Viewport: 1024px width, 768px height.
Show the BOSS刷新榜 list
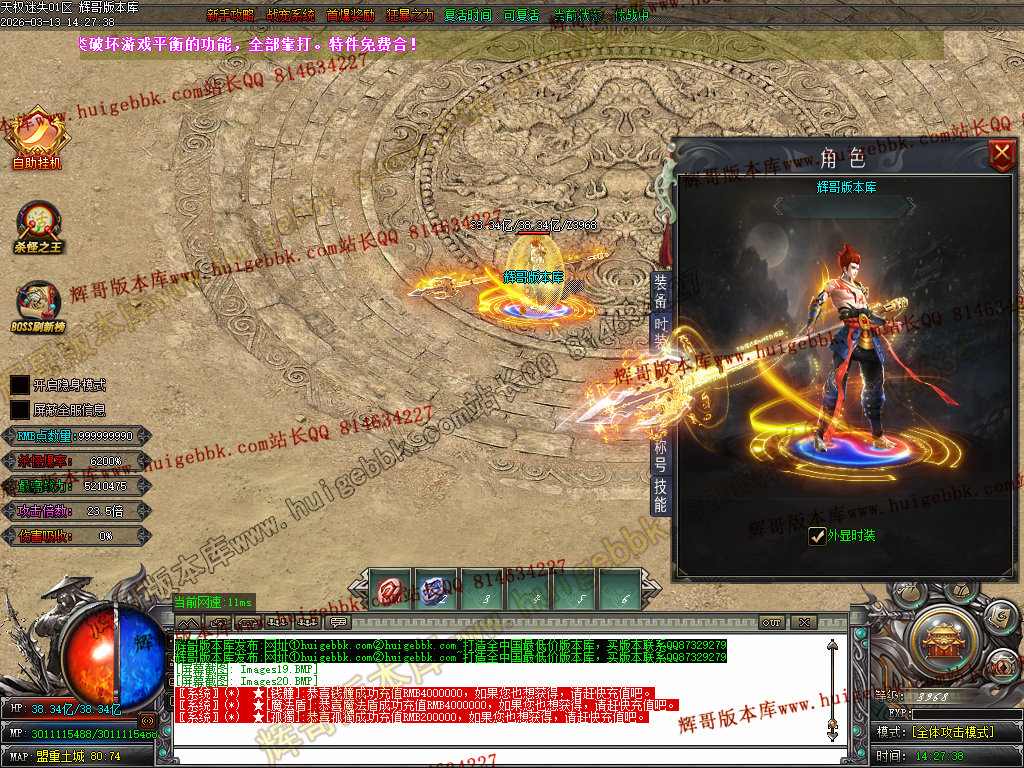(x=37, y=309)
